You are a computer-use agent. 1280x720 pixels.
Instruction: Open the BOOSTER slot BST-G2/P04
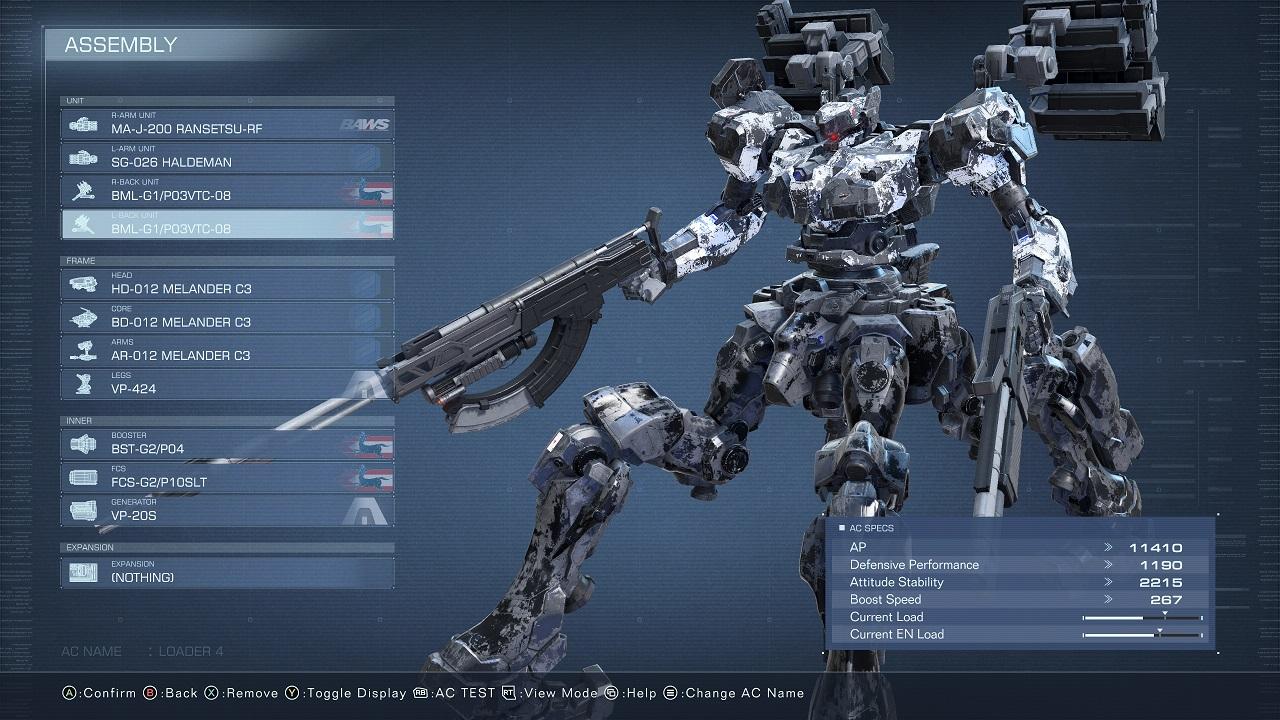(228, 444)
